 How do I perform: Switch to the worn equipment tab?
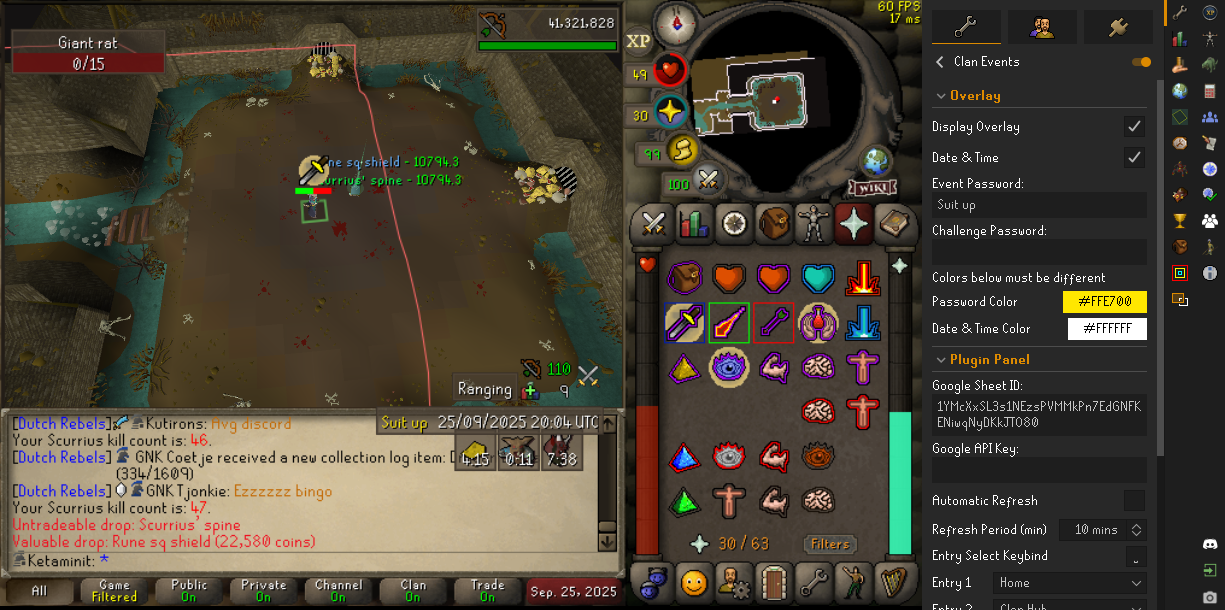[812, 223]
